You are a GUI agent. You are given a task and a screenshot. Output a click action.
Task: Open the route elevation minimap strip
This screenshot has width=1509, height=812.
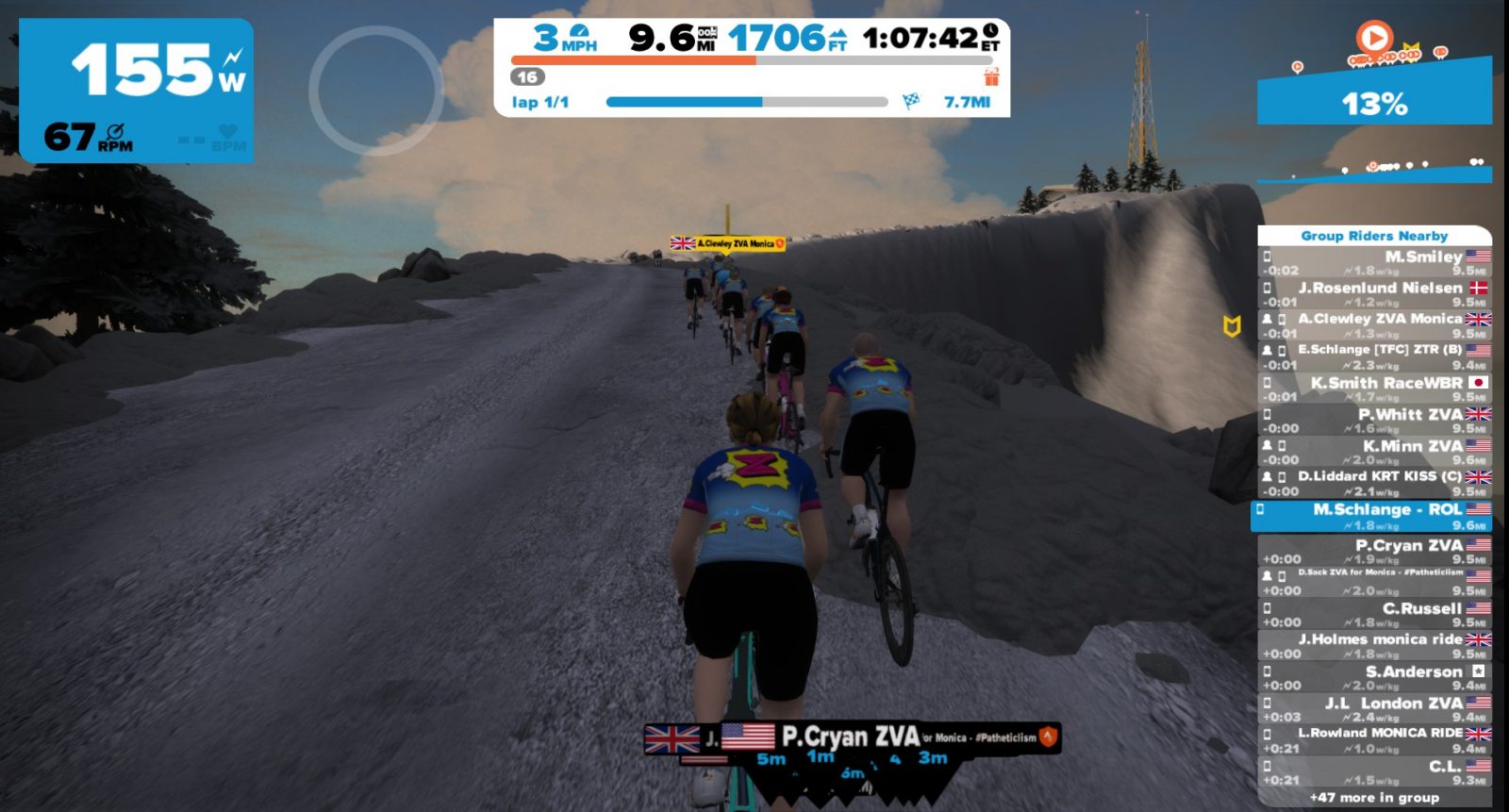click(x=1374, y=170)
